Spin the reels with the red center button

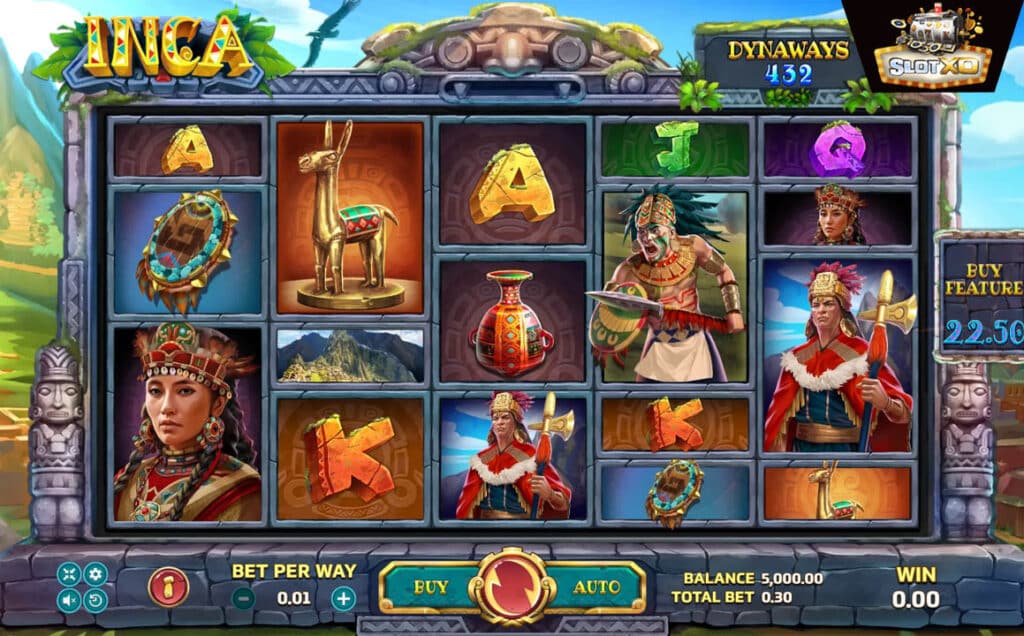pos(512,587)
